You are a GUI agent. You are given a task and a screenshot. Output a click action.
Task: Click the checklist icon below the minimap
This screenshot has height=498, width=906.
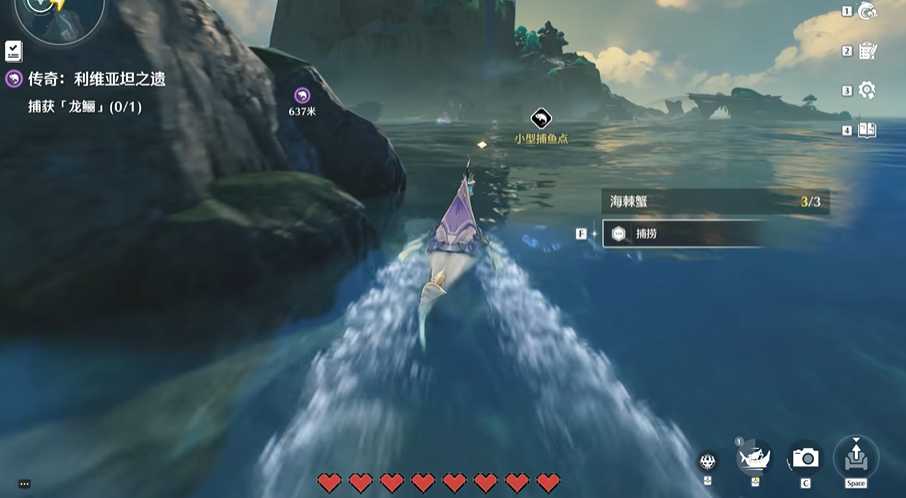coord(14,51)
